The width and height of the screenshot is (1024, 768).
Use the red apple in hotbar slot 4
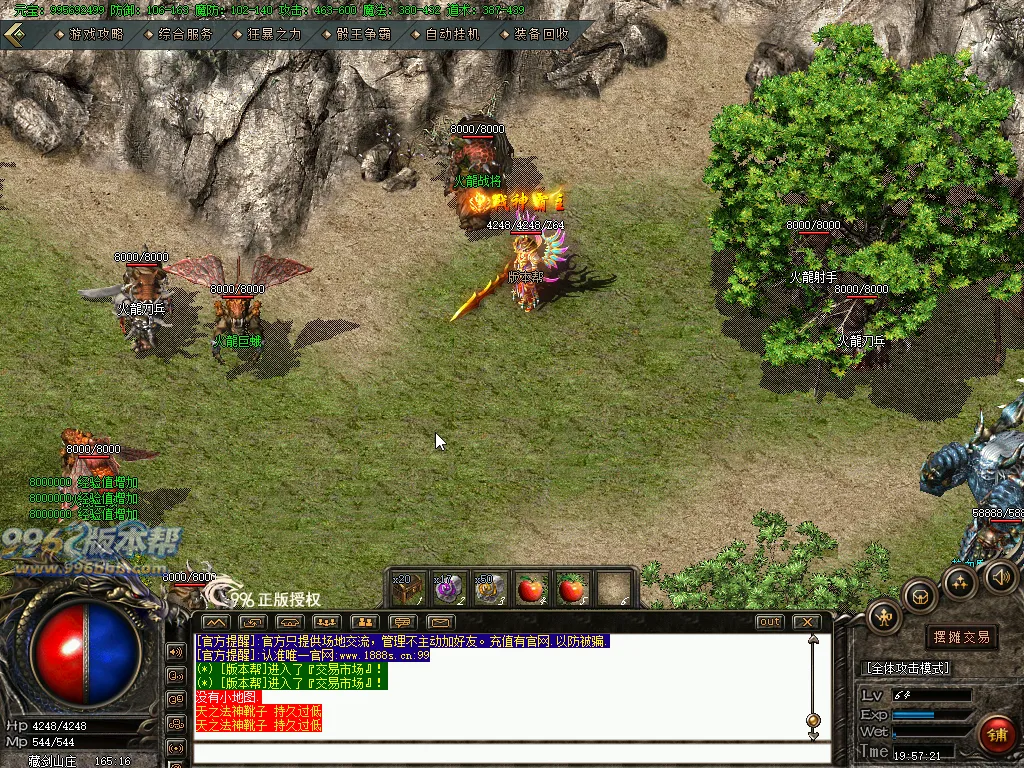tap(530, 589)
